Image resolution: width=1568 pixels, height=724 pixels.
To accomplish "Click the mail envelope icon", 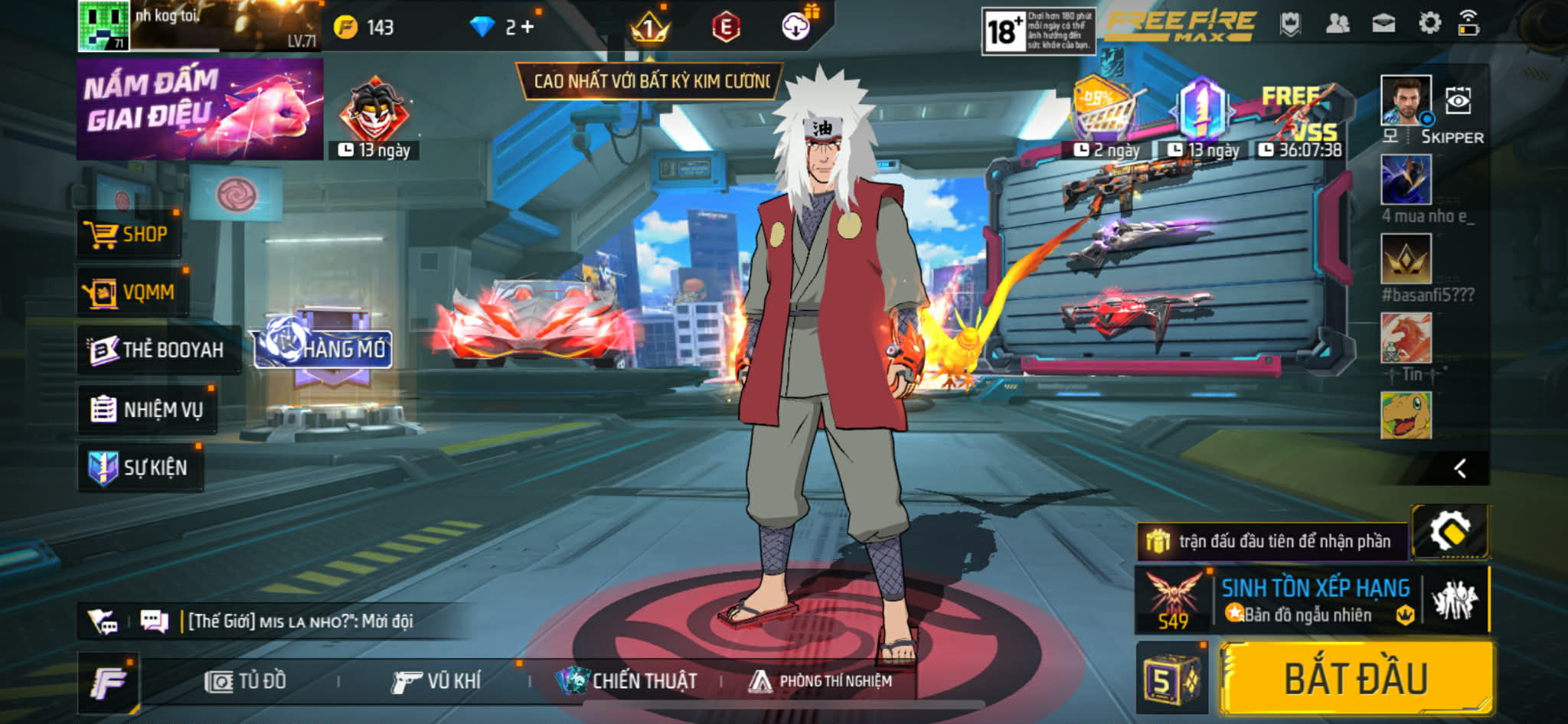I will [1383, 24].
